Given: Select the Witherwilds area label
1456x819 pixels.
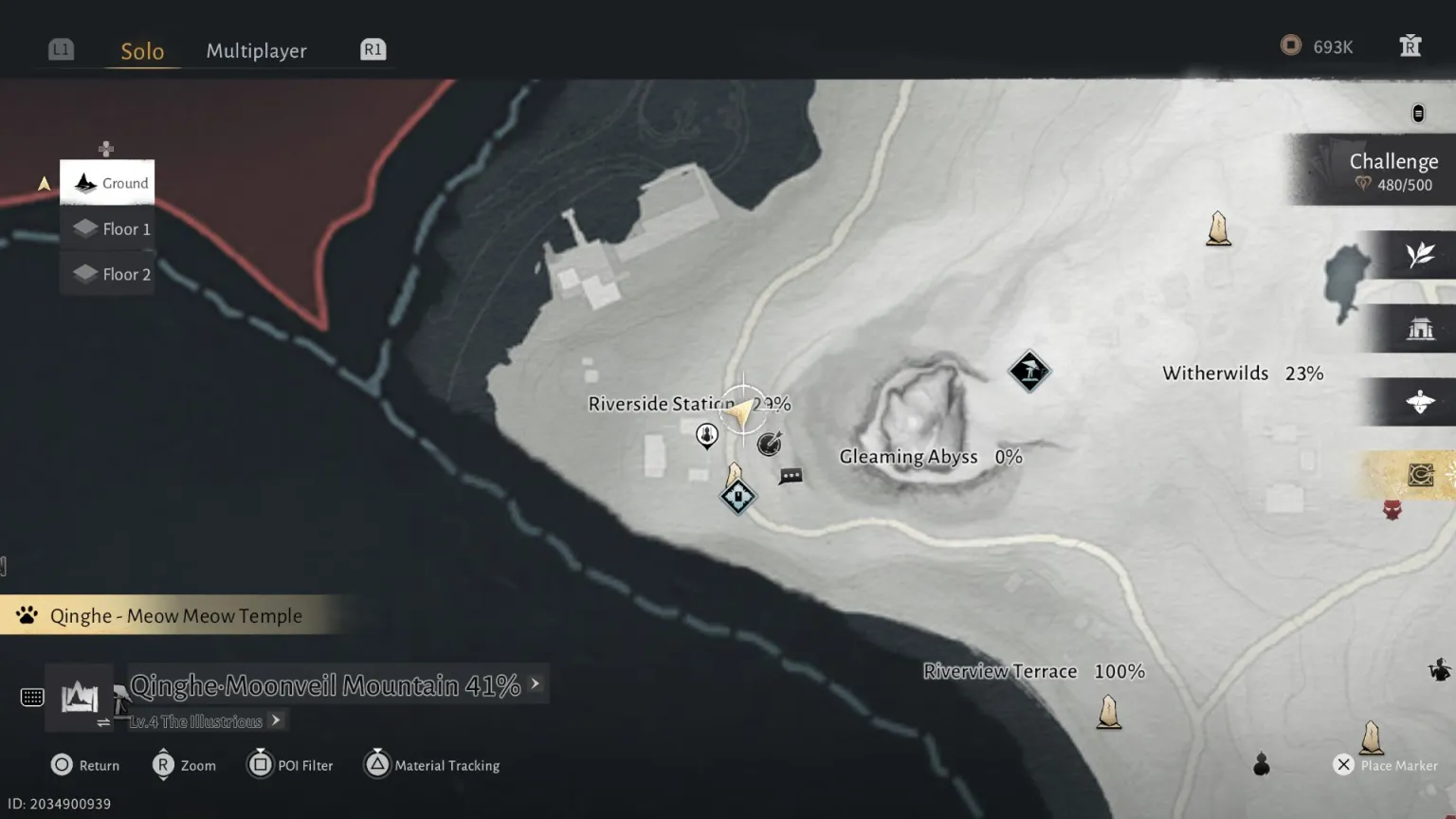Looking at the screenshot, I should (1215, 373).
